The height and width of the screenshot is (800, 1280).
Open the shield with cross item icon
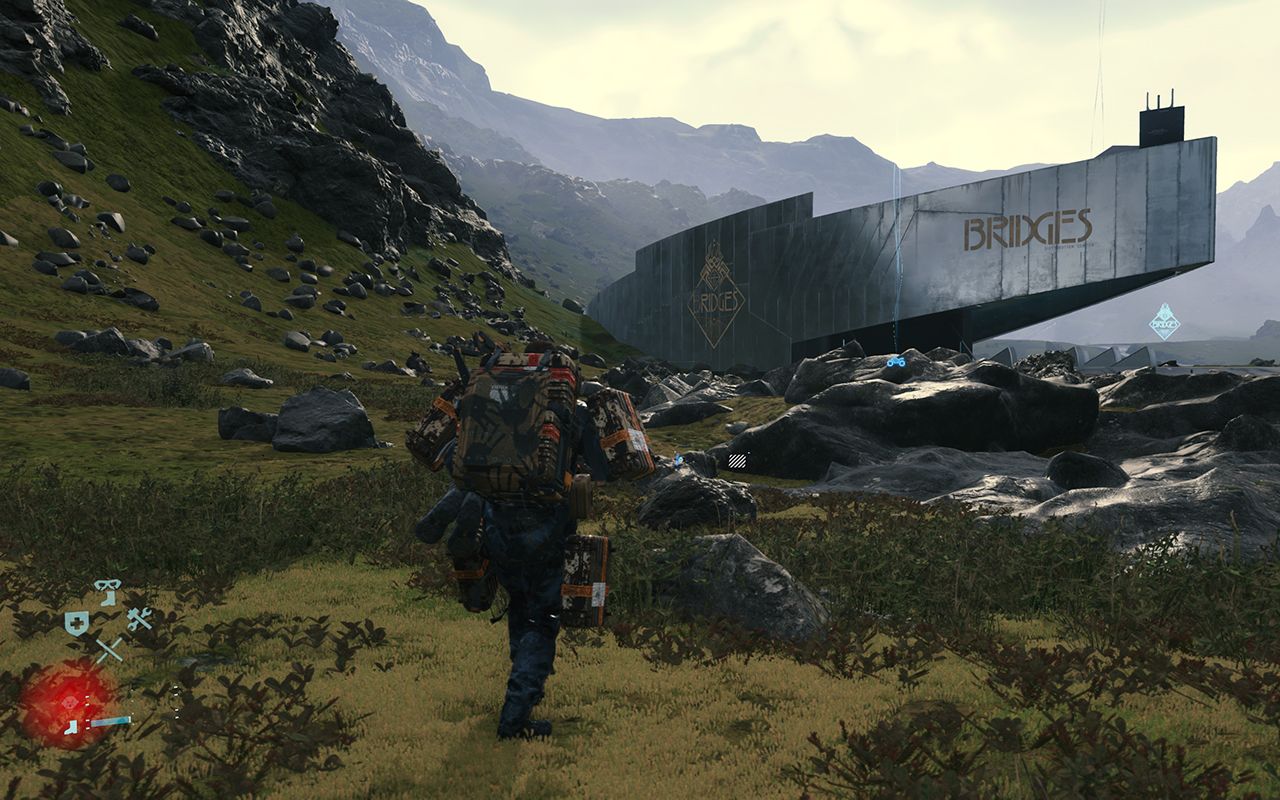pyautogui.click(x=76, y=624)
